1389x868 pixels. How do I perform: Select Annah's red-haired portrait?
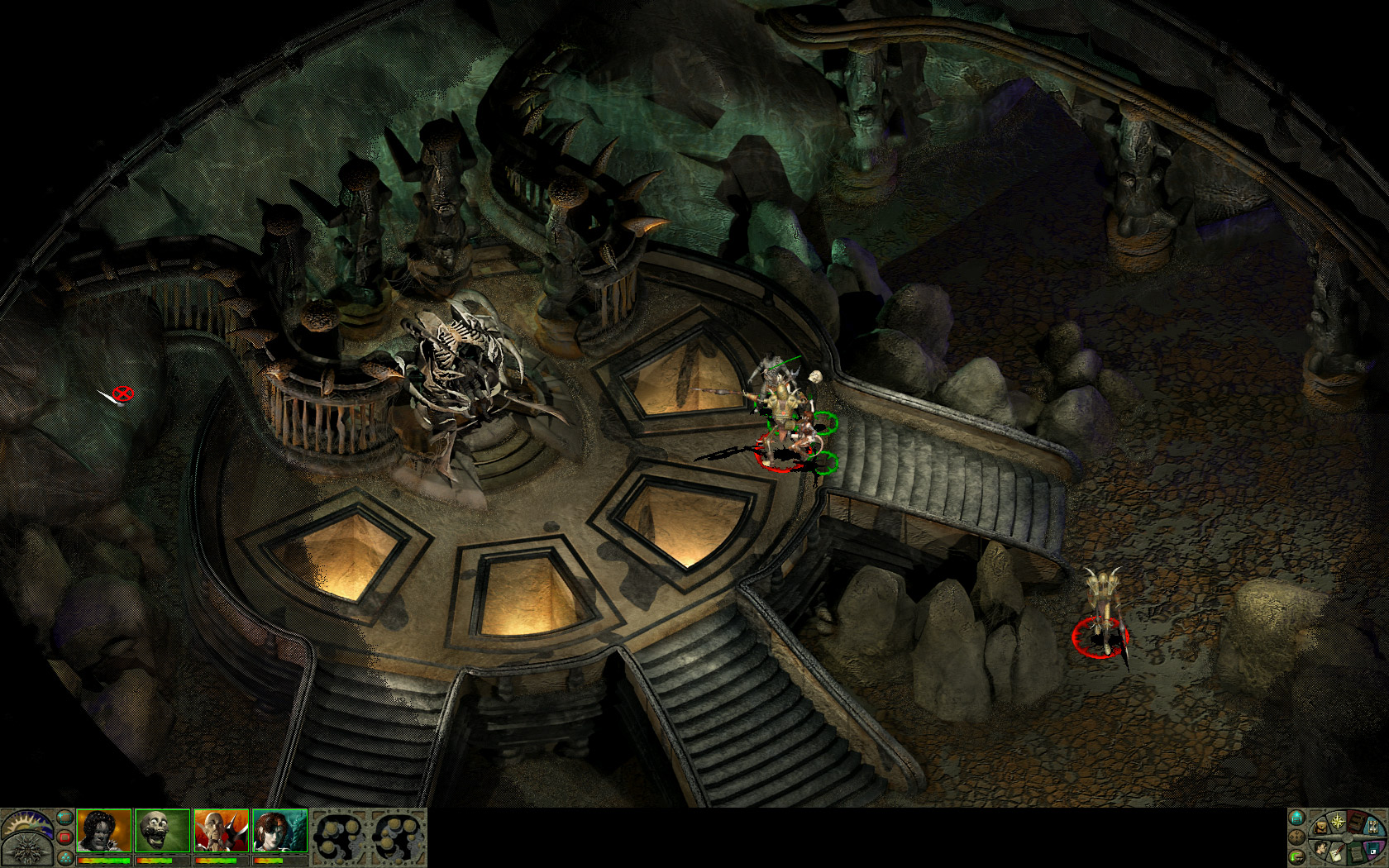(279, 831)
